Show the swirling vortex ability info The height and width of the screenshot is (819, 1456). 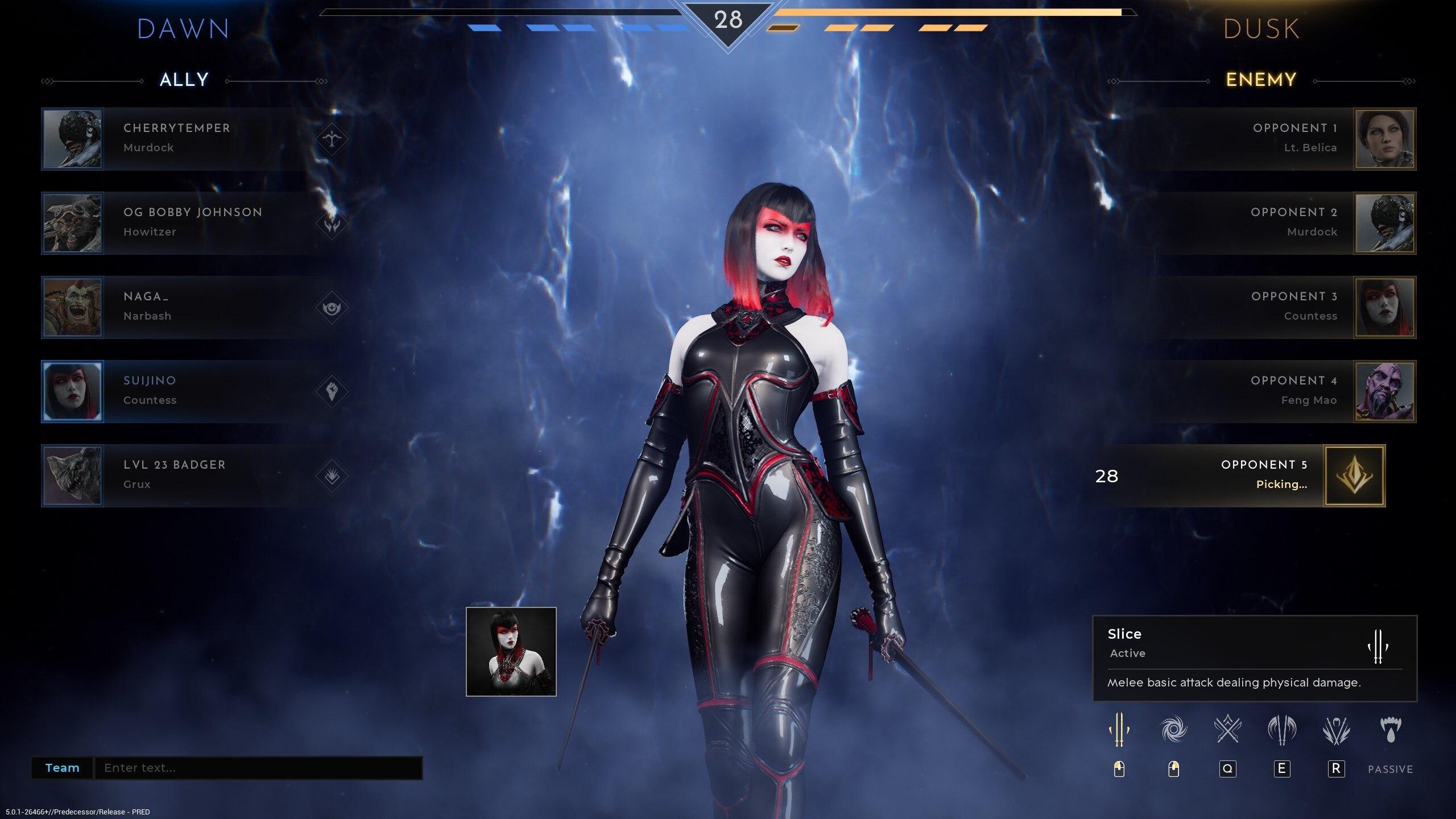(1173, 730)
